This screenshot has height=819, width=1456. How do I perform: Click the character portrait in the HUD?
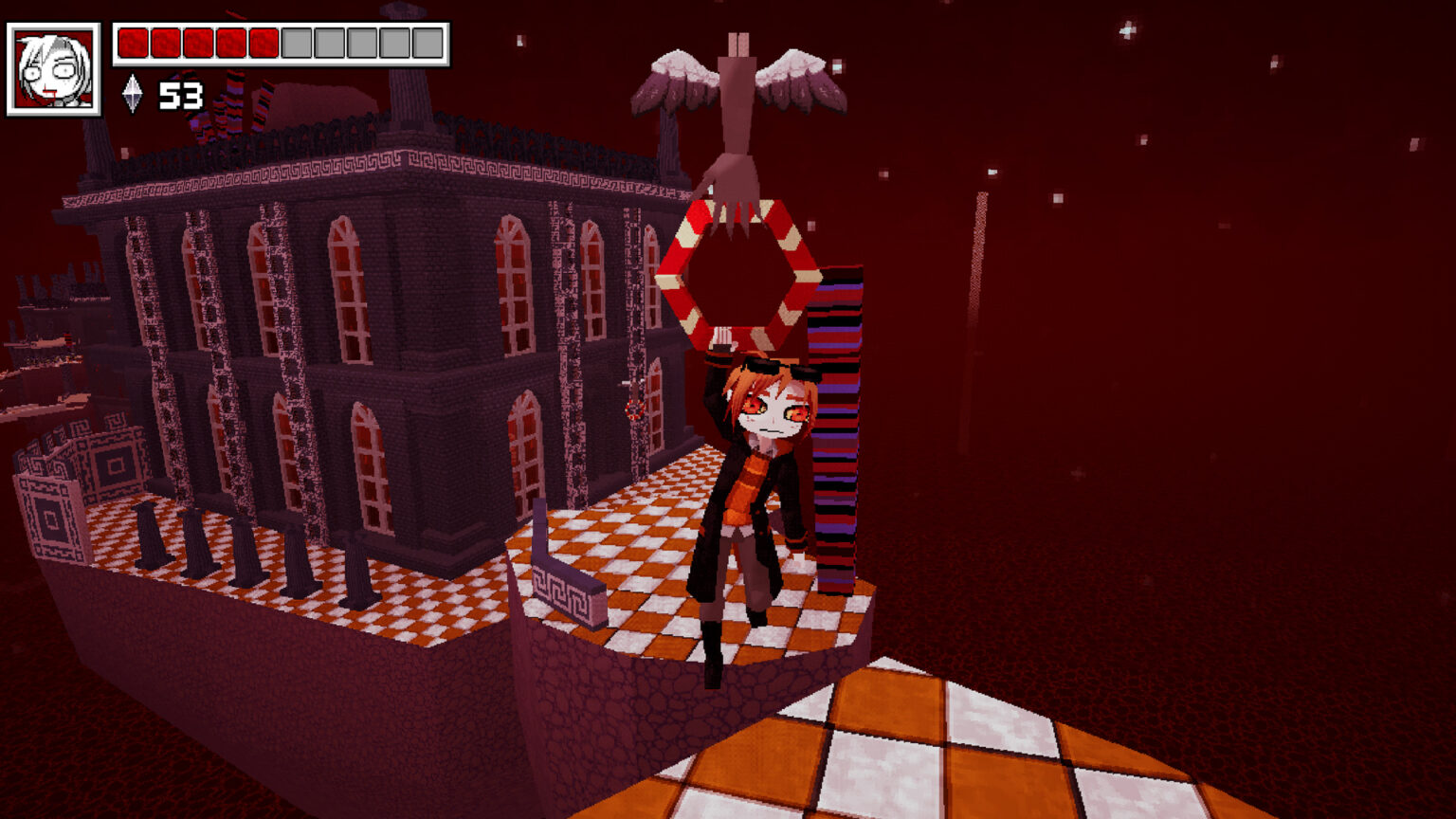pos(54,69)
